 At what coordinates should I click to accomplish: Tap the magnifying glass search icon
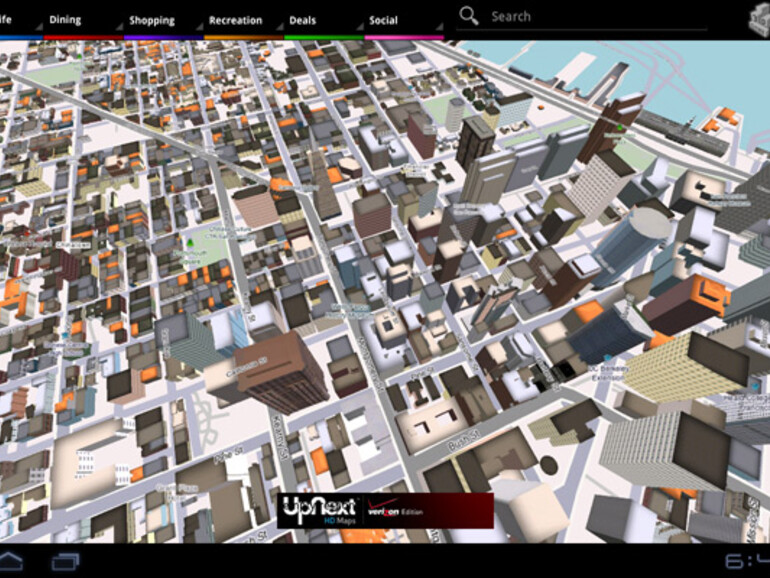tap(469, 16)
